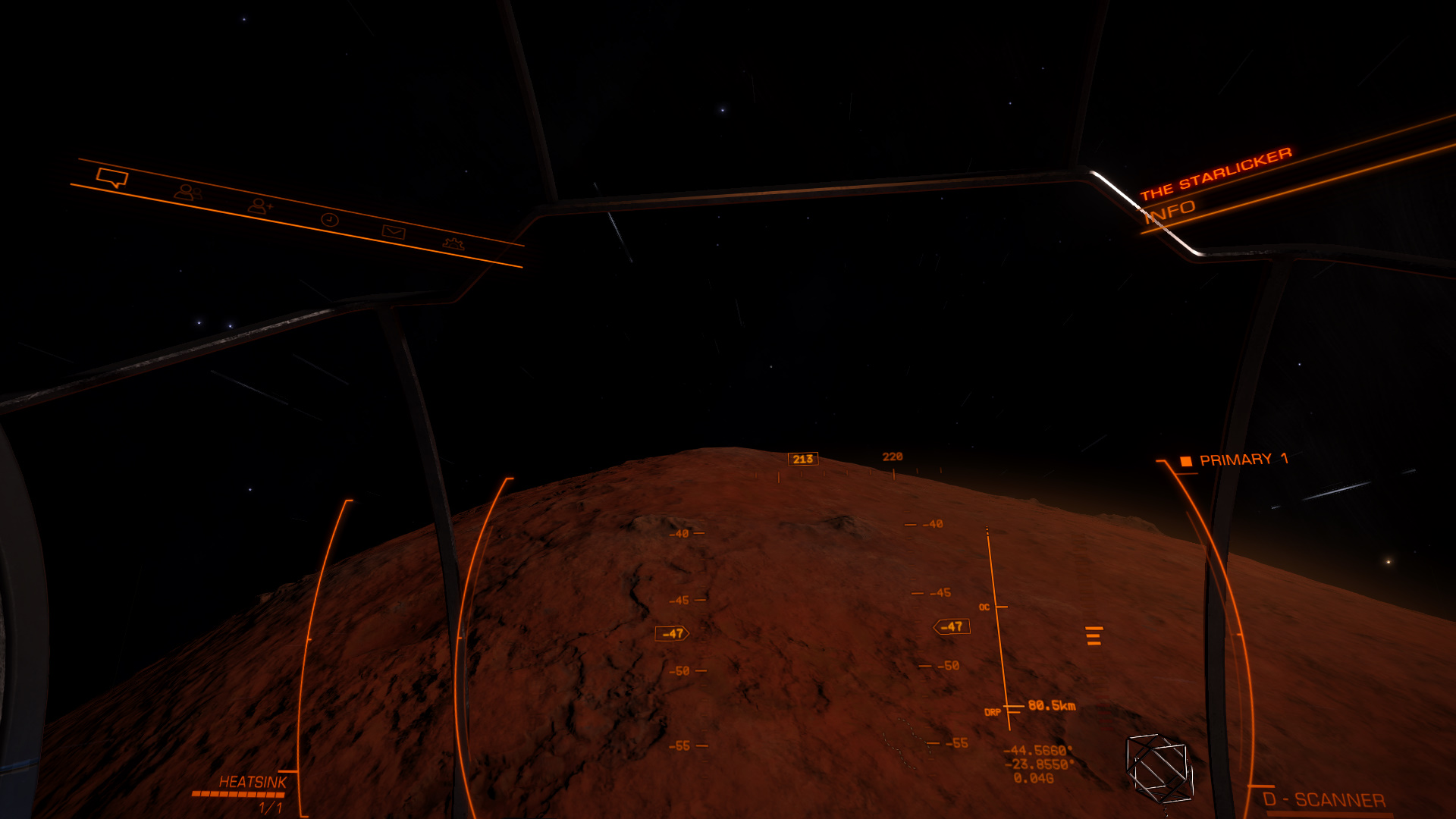Open the add friend tab
This screenshot has height=819, width=1456.
[x=259, y=206]
